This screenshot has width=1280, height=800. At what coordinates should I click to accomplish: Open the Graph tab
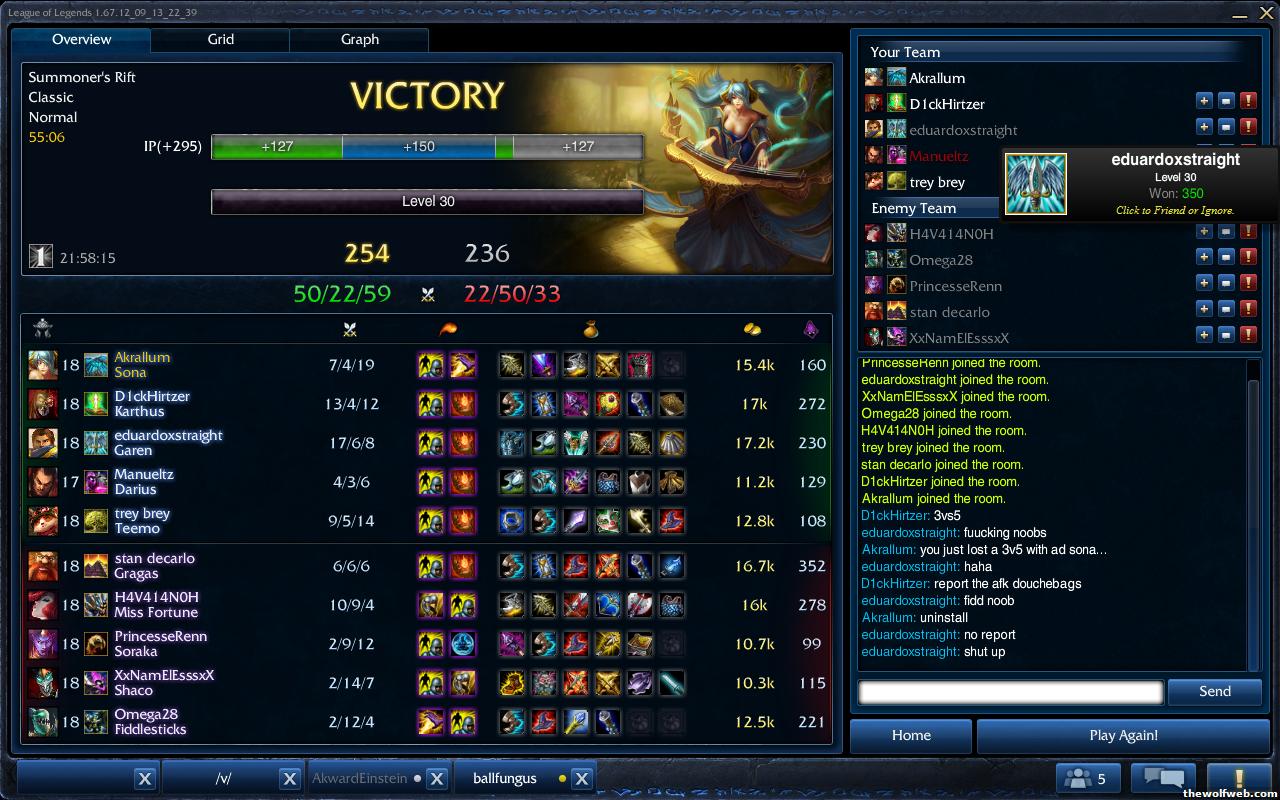point(359,40)
